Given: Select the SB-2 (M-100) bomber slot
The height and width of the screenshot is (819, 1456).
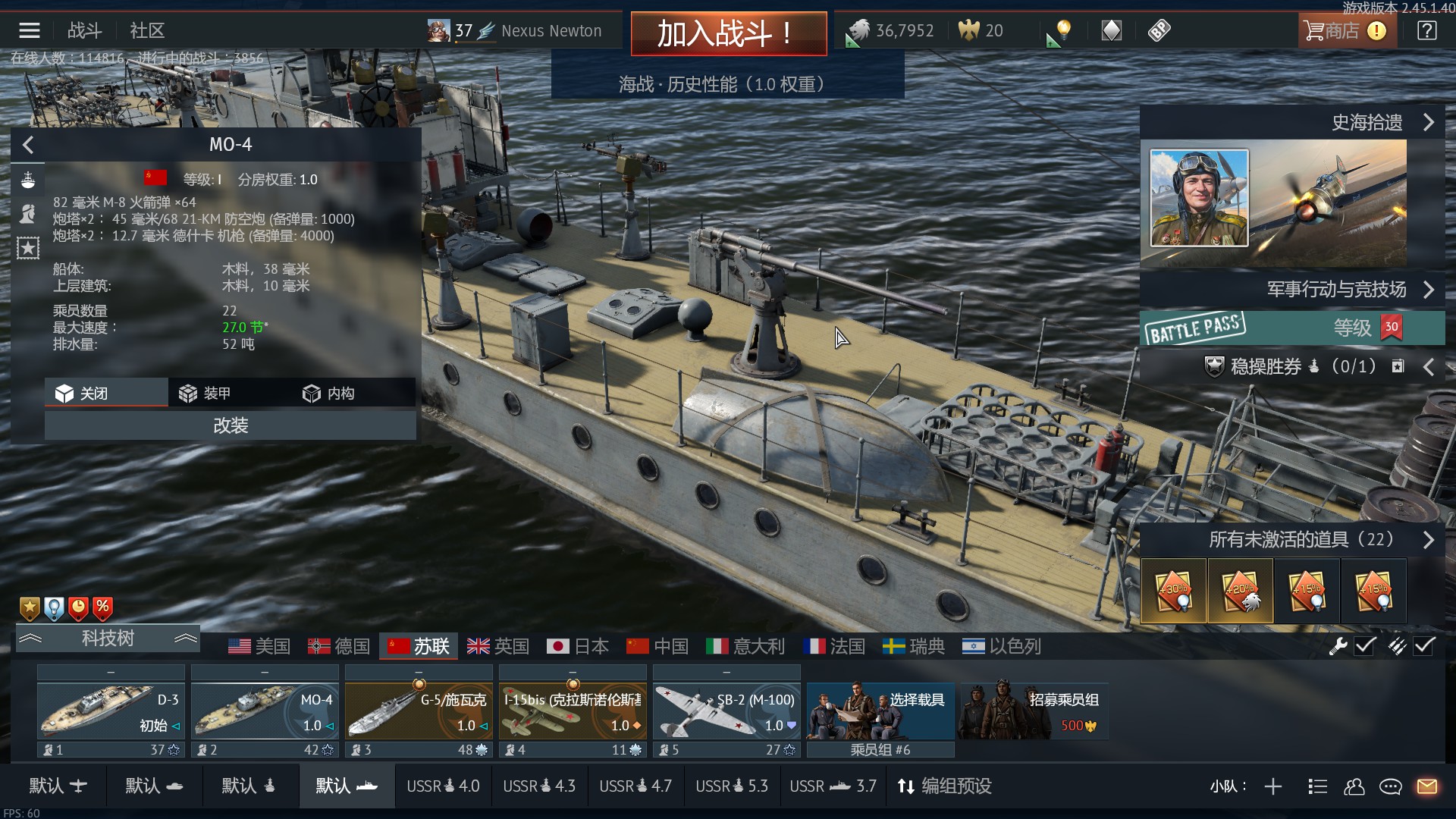Looking at the screenshot, I should pyautogui.click(x=726, y=711).
